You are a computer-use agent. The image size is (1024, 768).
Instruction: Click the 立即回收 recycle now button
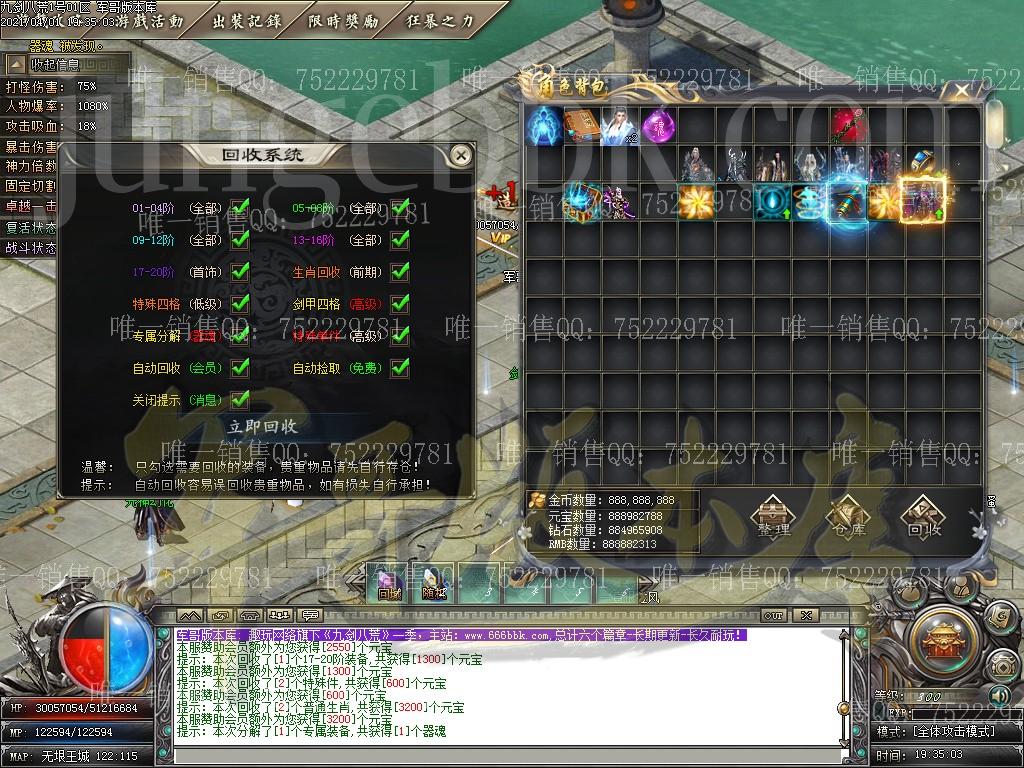coord(263,426)
